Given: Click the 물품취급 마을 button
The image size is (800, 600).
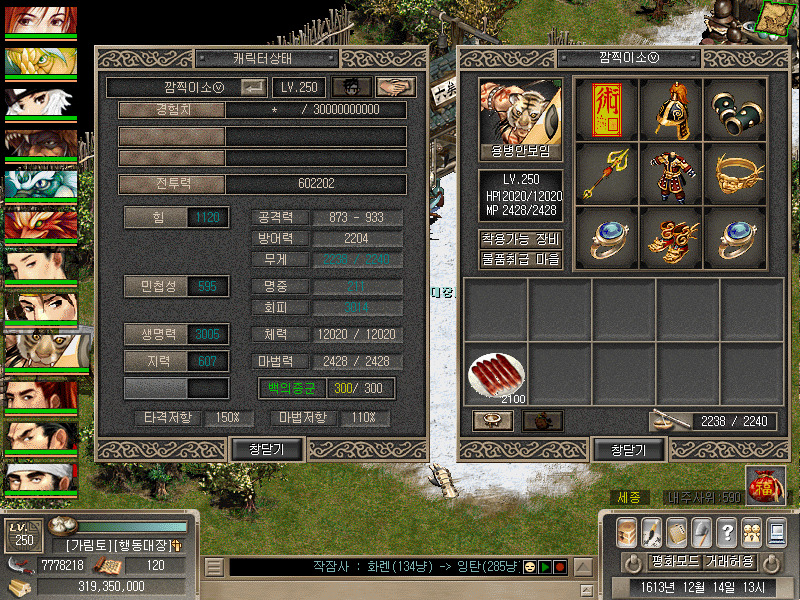Looking at the screenshot, I should [x=520, y=259].
